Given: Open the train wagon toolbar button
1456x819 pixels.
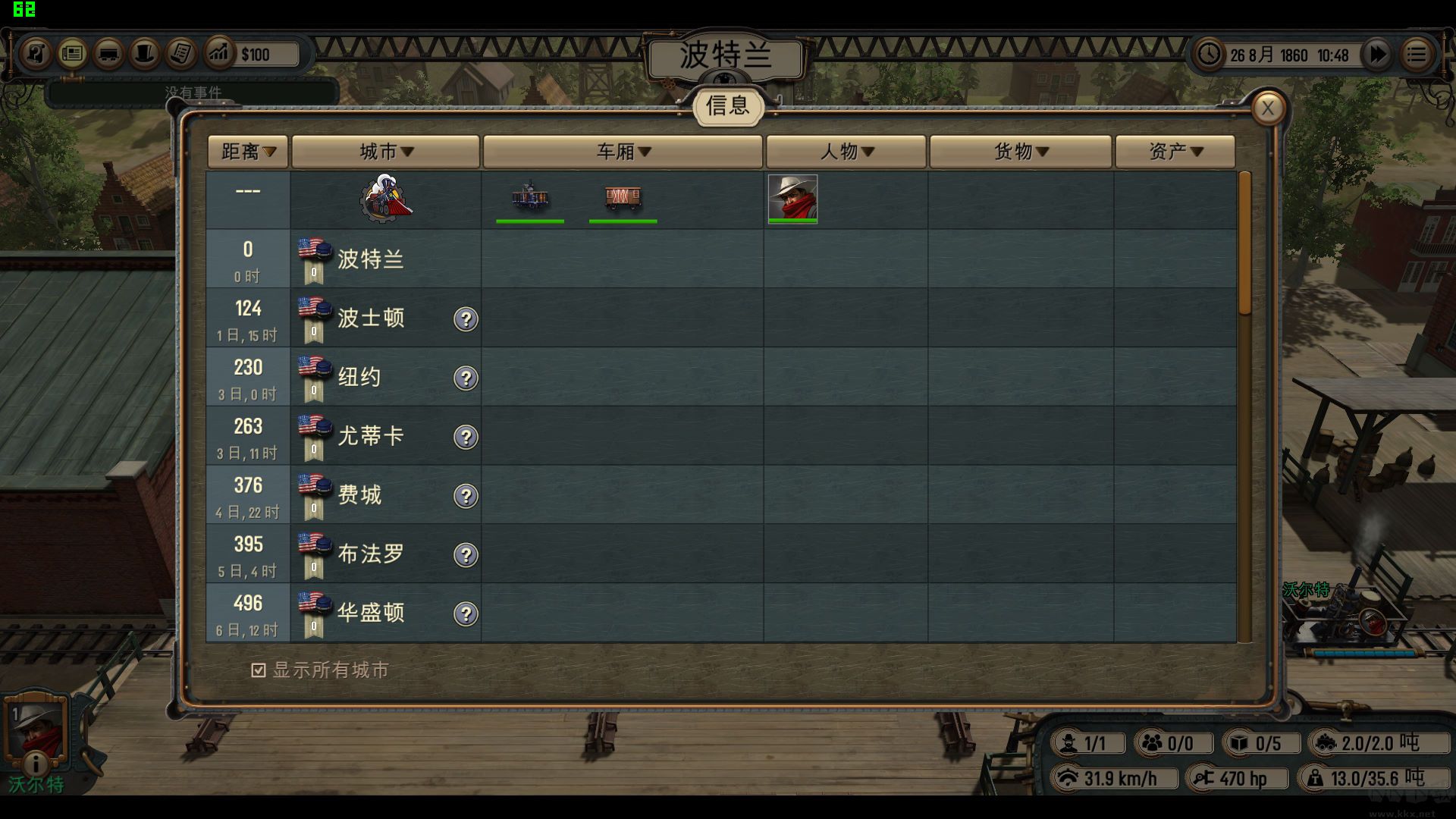Looking at the screenshot, I should pos(108,54).
